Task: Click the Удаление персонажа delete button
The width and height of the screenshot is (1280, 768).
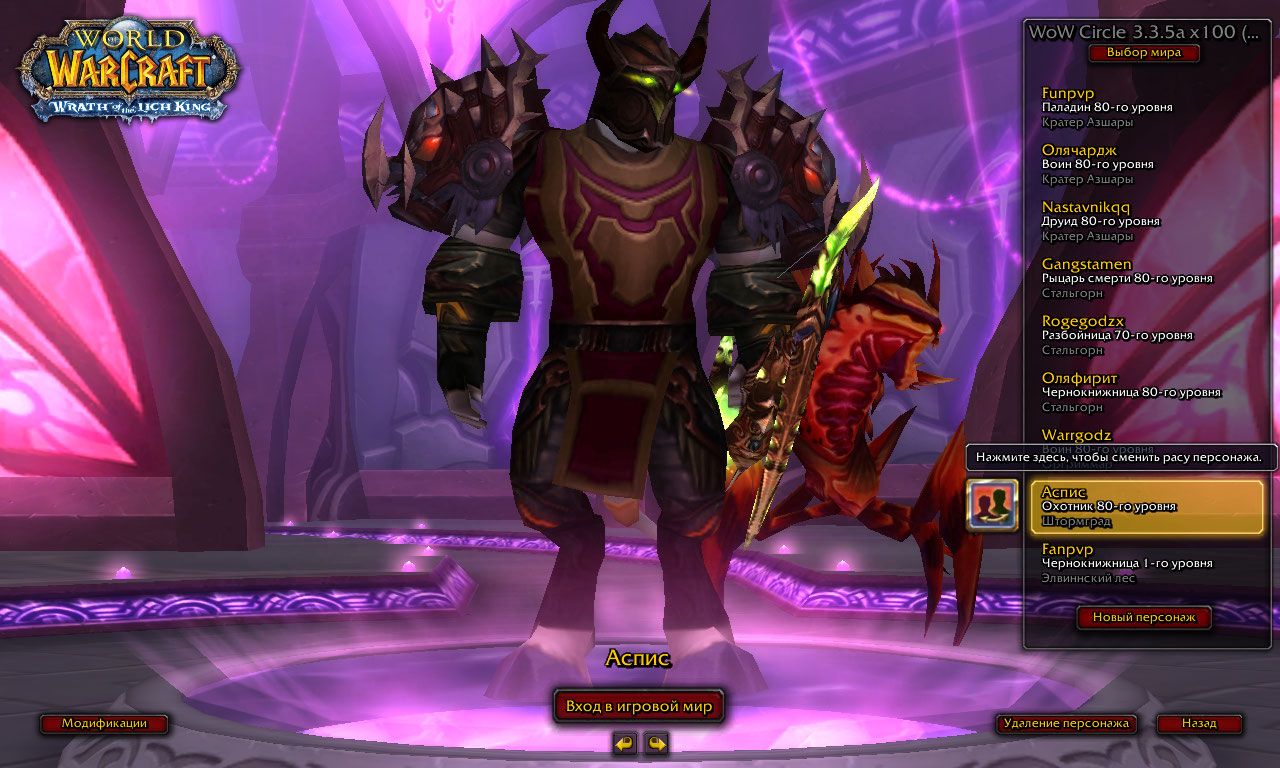Action: pyautogui.click(x=1066, y=723)
